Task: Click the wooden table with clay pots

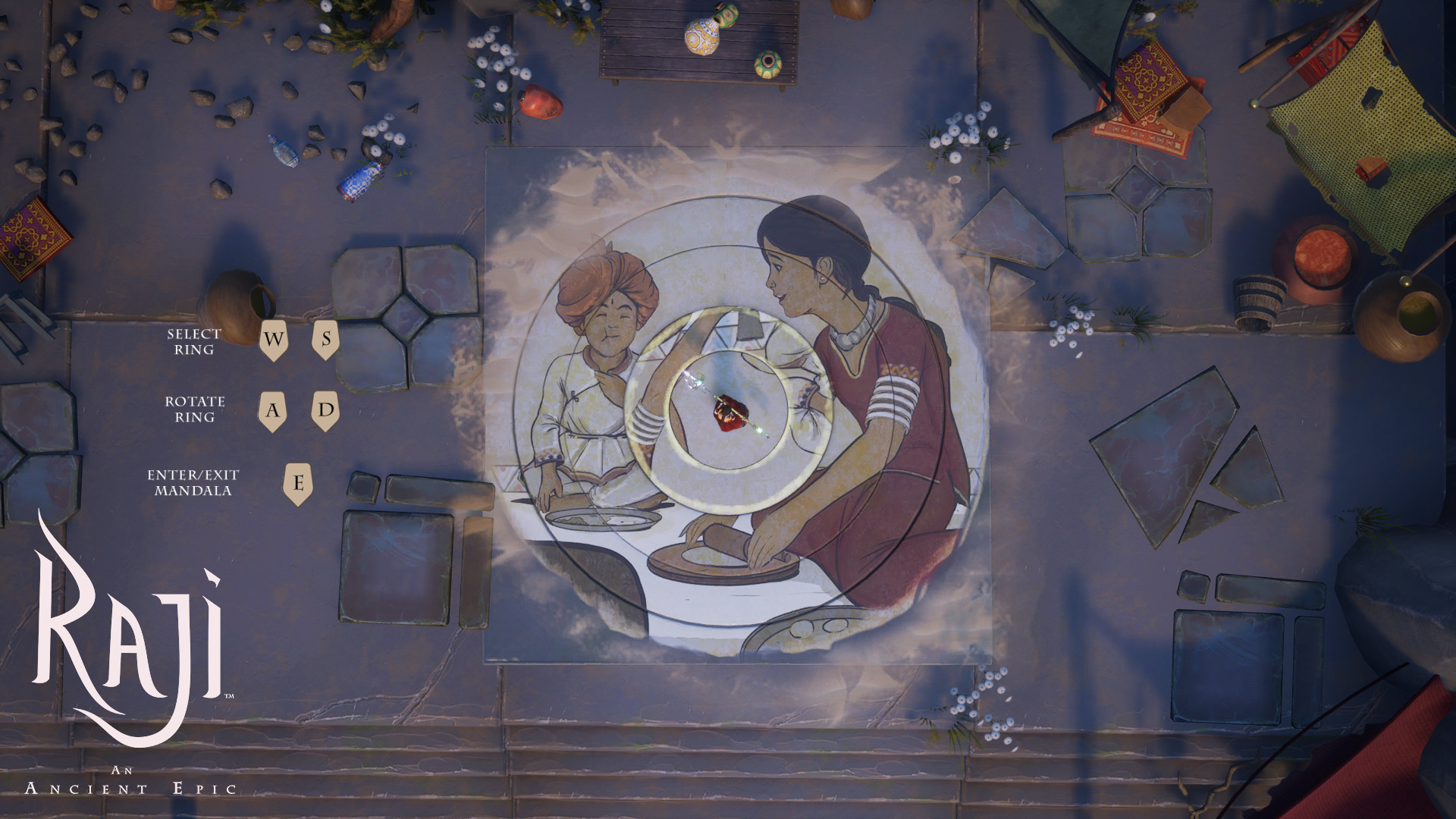Action: point(694,42)
